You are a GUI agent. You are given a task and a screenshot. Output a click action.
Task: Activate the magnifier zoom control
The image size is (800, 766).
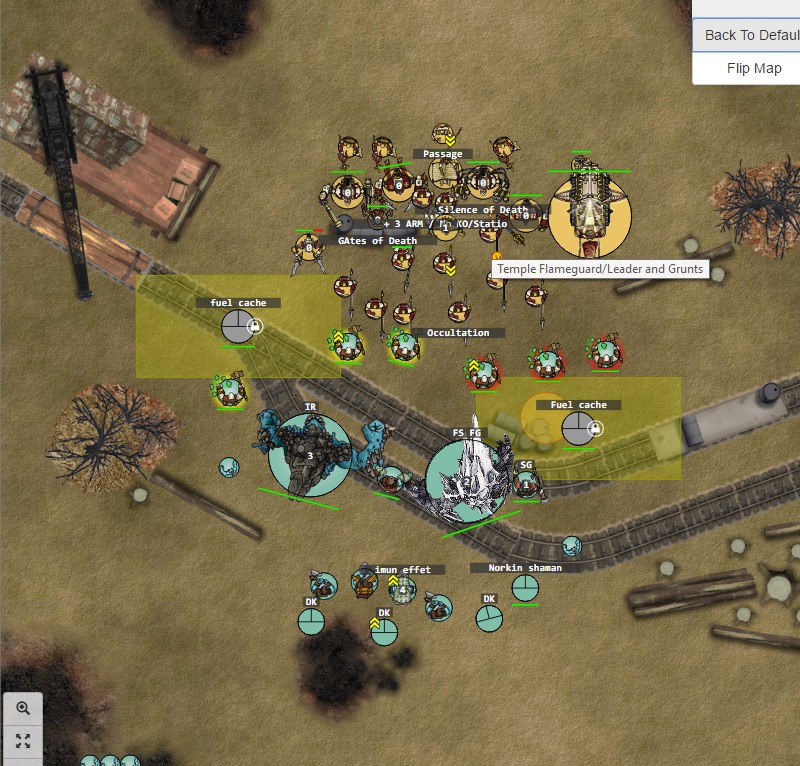23,708
